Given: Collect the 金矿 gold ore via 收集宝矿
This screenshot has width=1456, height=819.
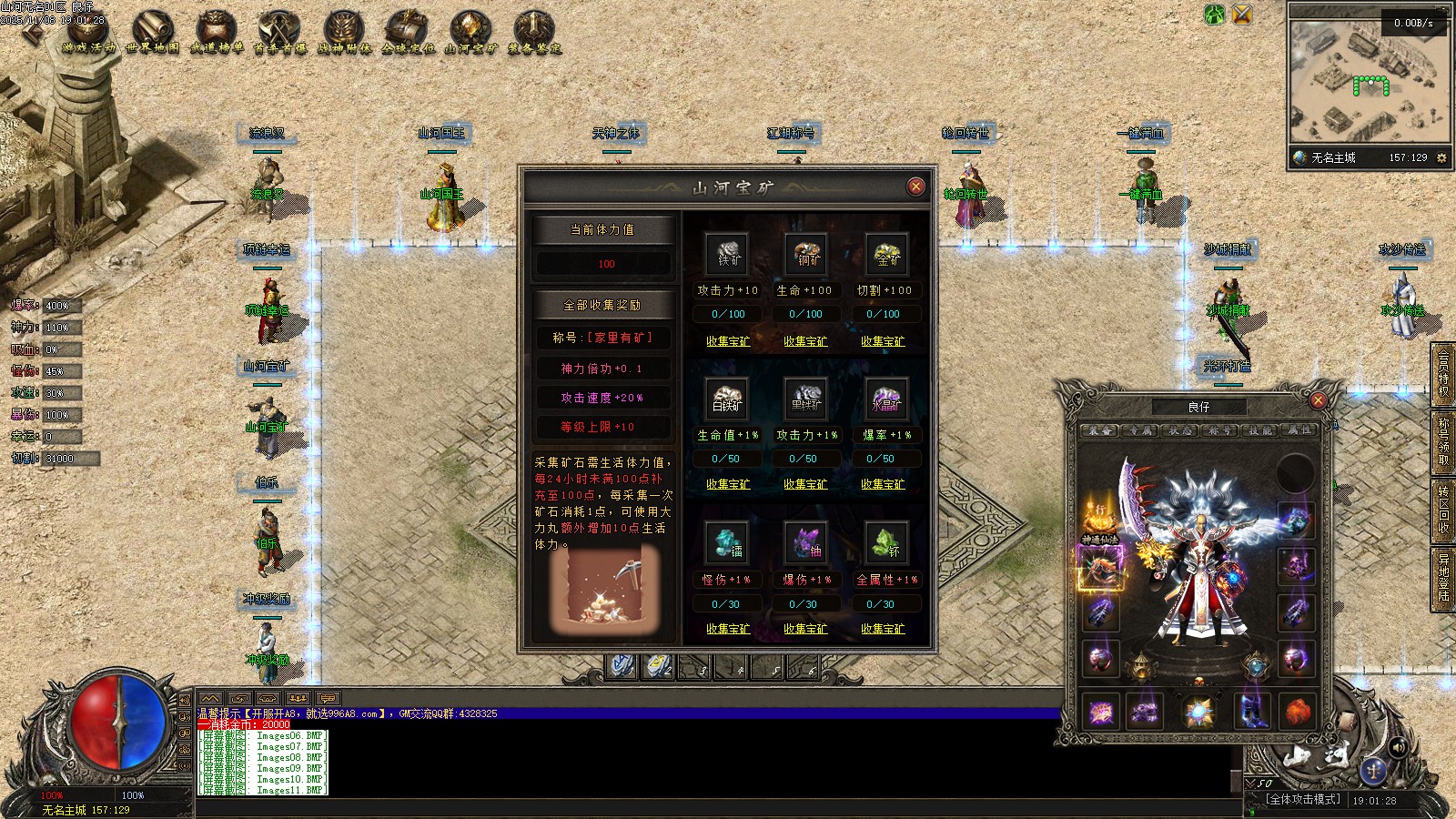Looking at the screenshot, I should pos(883,341).
